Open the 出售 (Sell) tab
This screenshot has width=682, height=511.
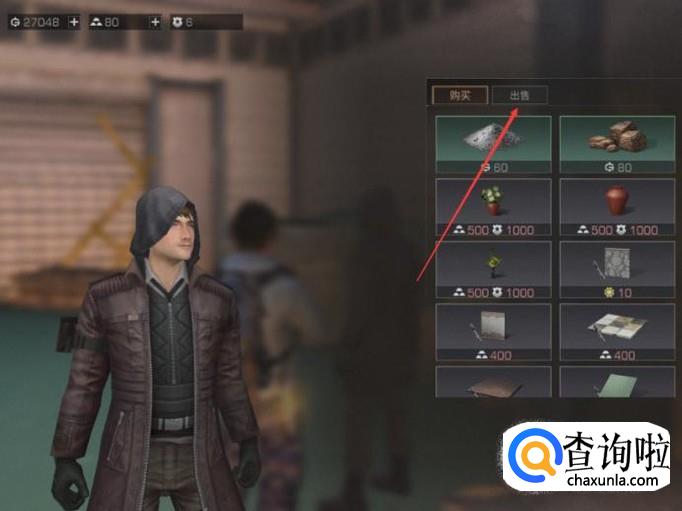coord(521,96)
